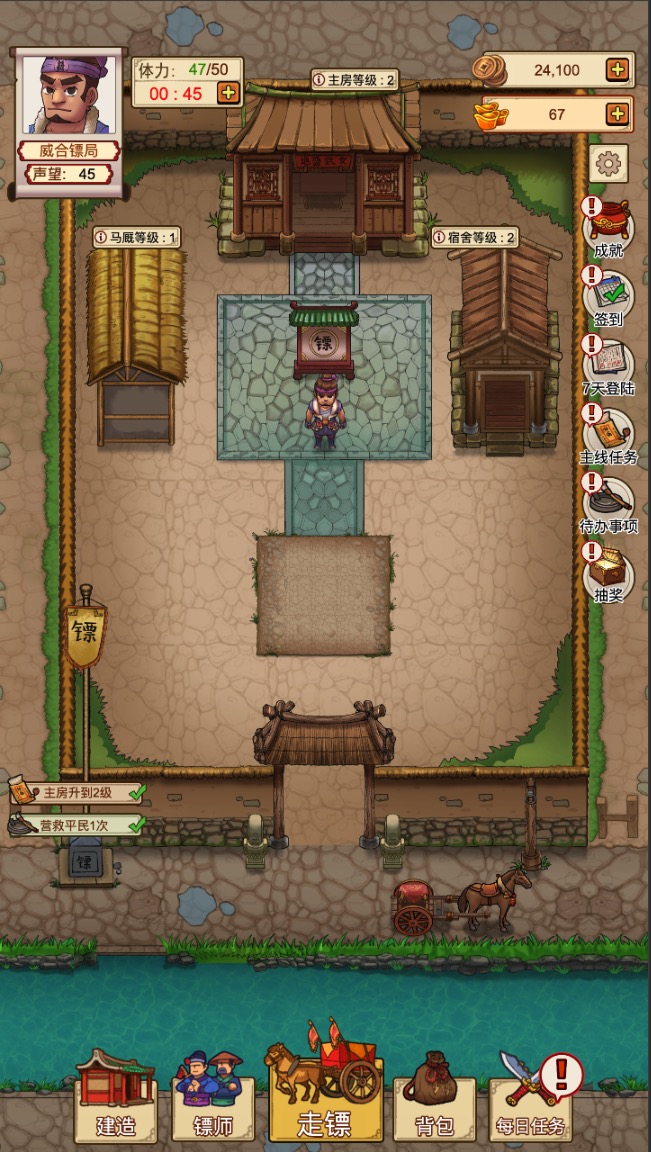Add more copper coins with the plus button
Screen dimensions: 651x1152
(618, 70)
